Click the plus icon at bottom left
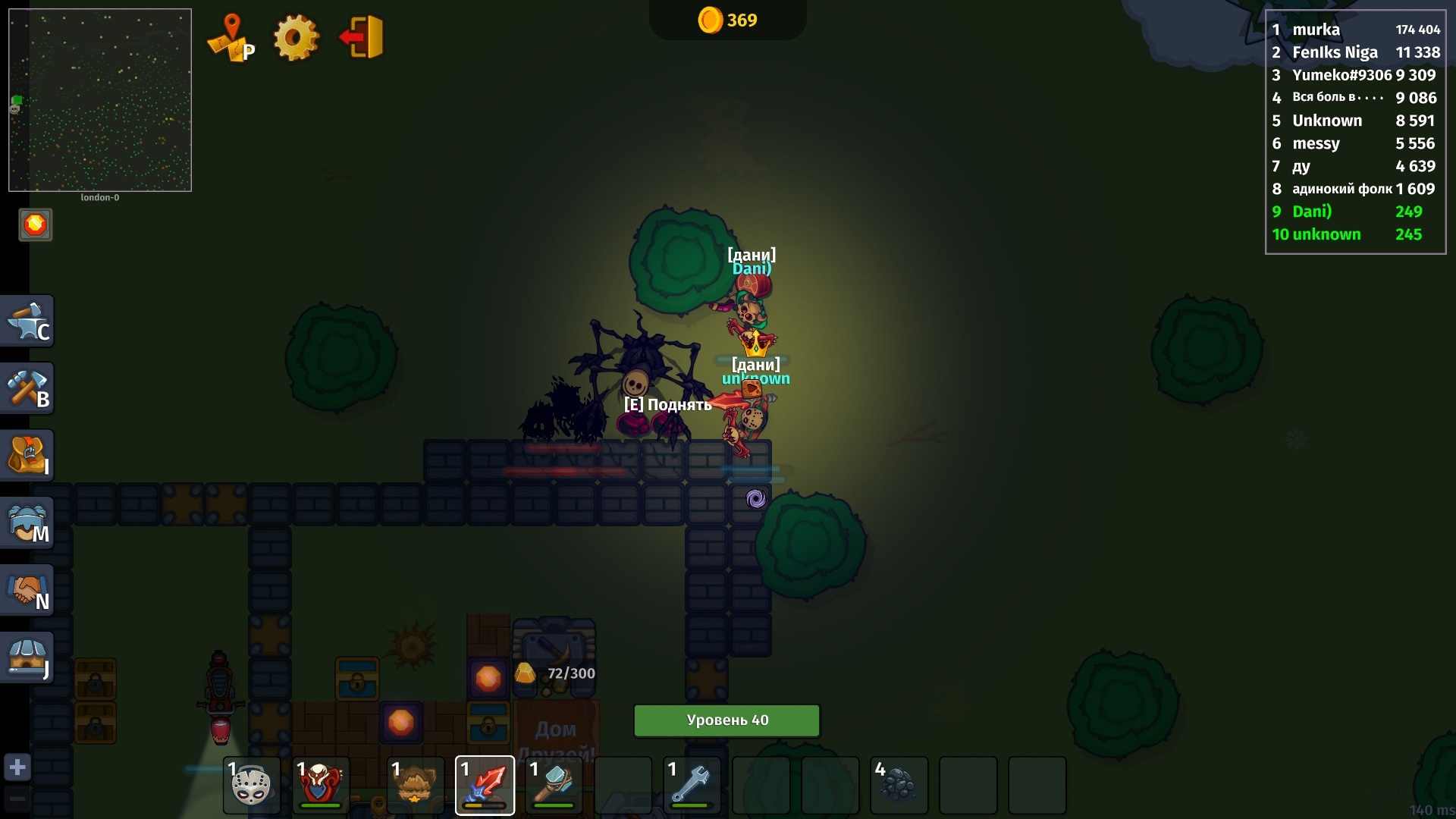1456x819 pixels. (x=17, y=767)
